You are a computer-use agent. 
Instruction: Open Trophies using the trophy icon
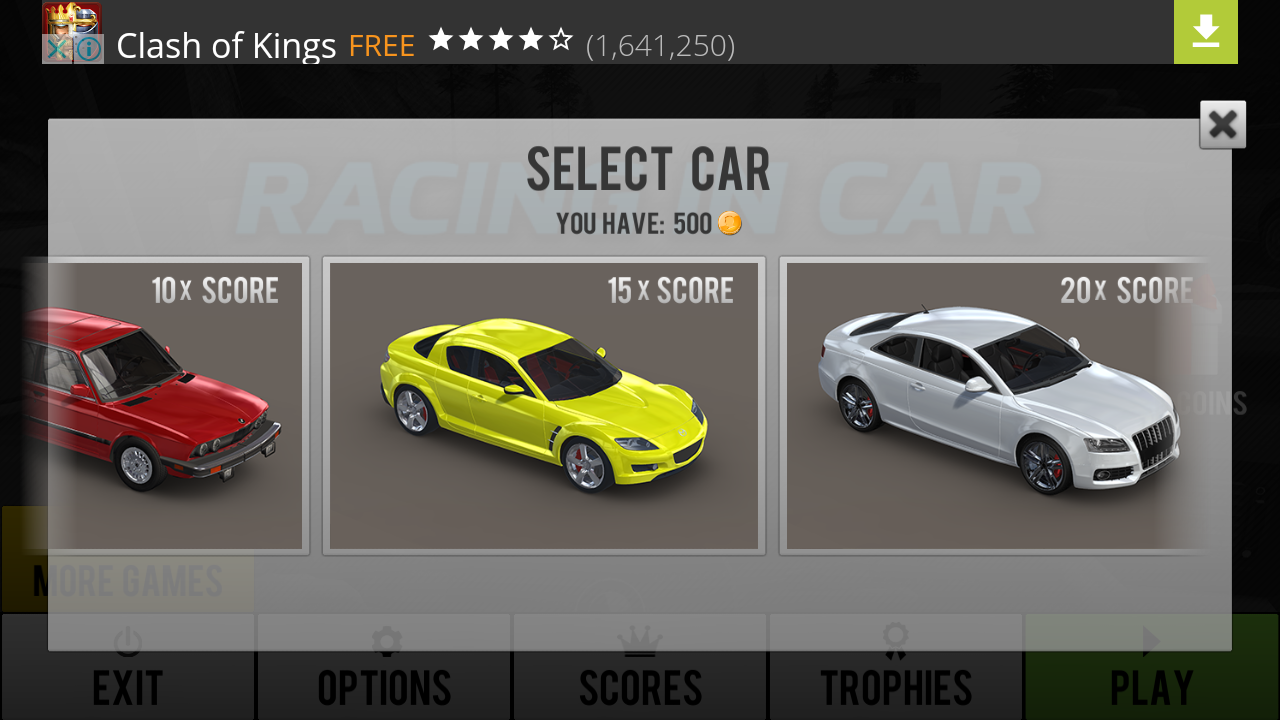pos(895,643)
